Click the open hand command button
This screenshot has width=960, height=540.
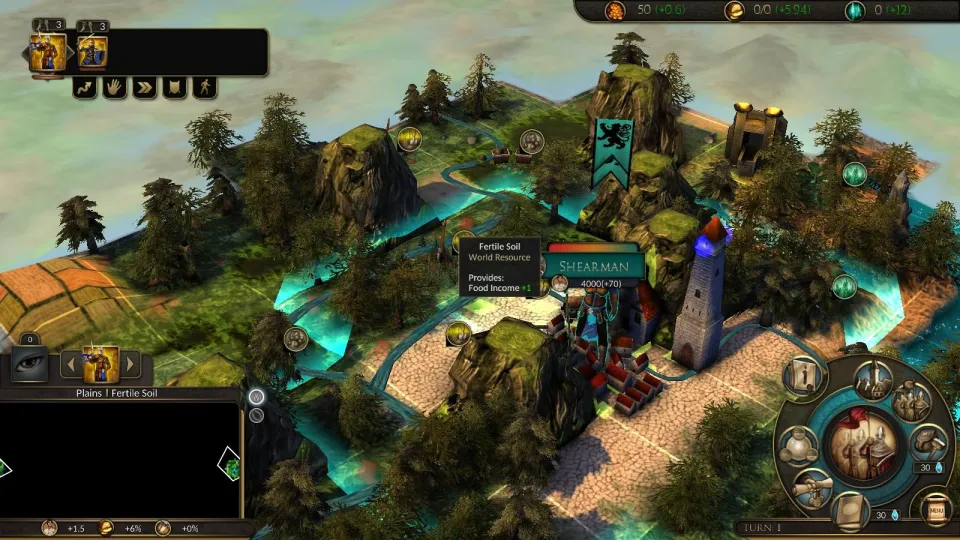115,87
